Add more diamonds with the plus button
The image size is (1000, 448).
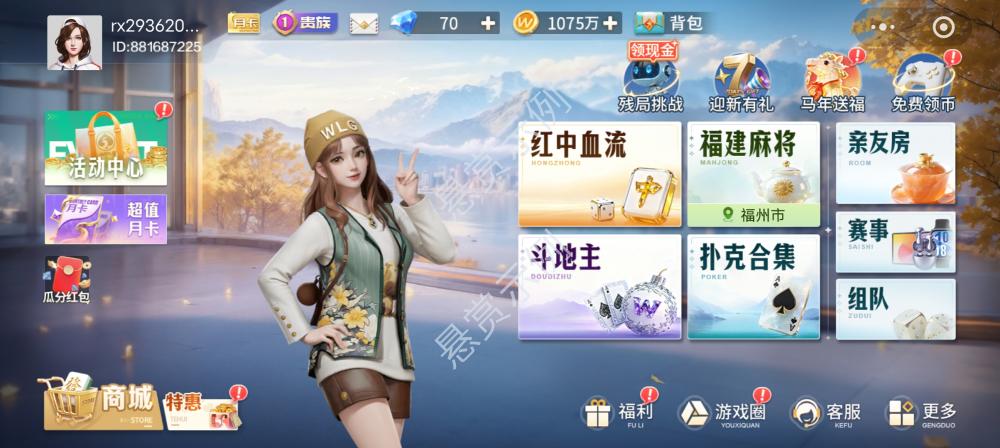pos(487,23)
